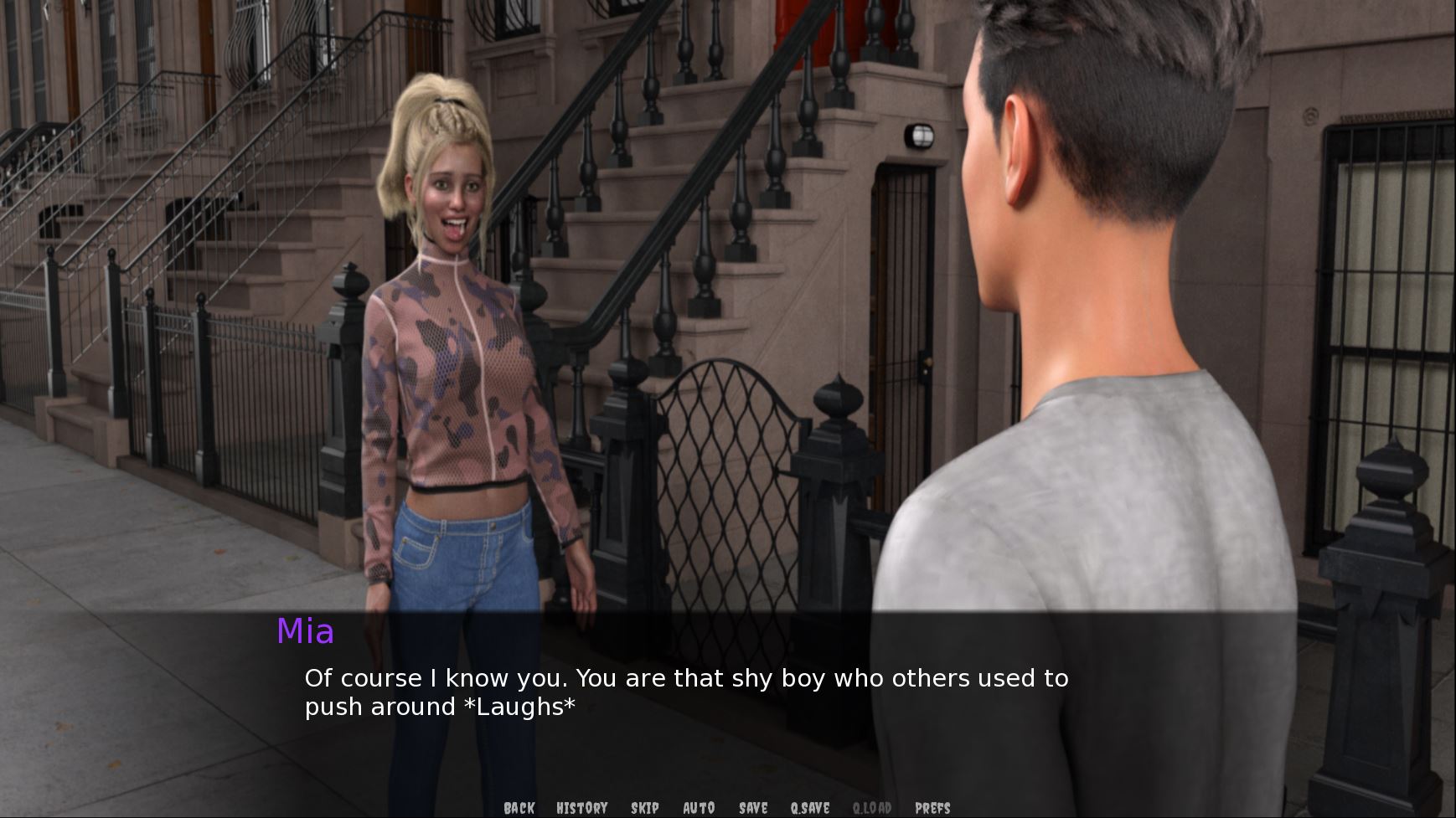Click Mia's dialogue text to continue

pyautogui.click(x=685, y=692)
